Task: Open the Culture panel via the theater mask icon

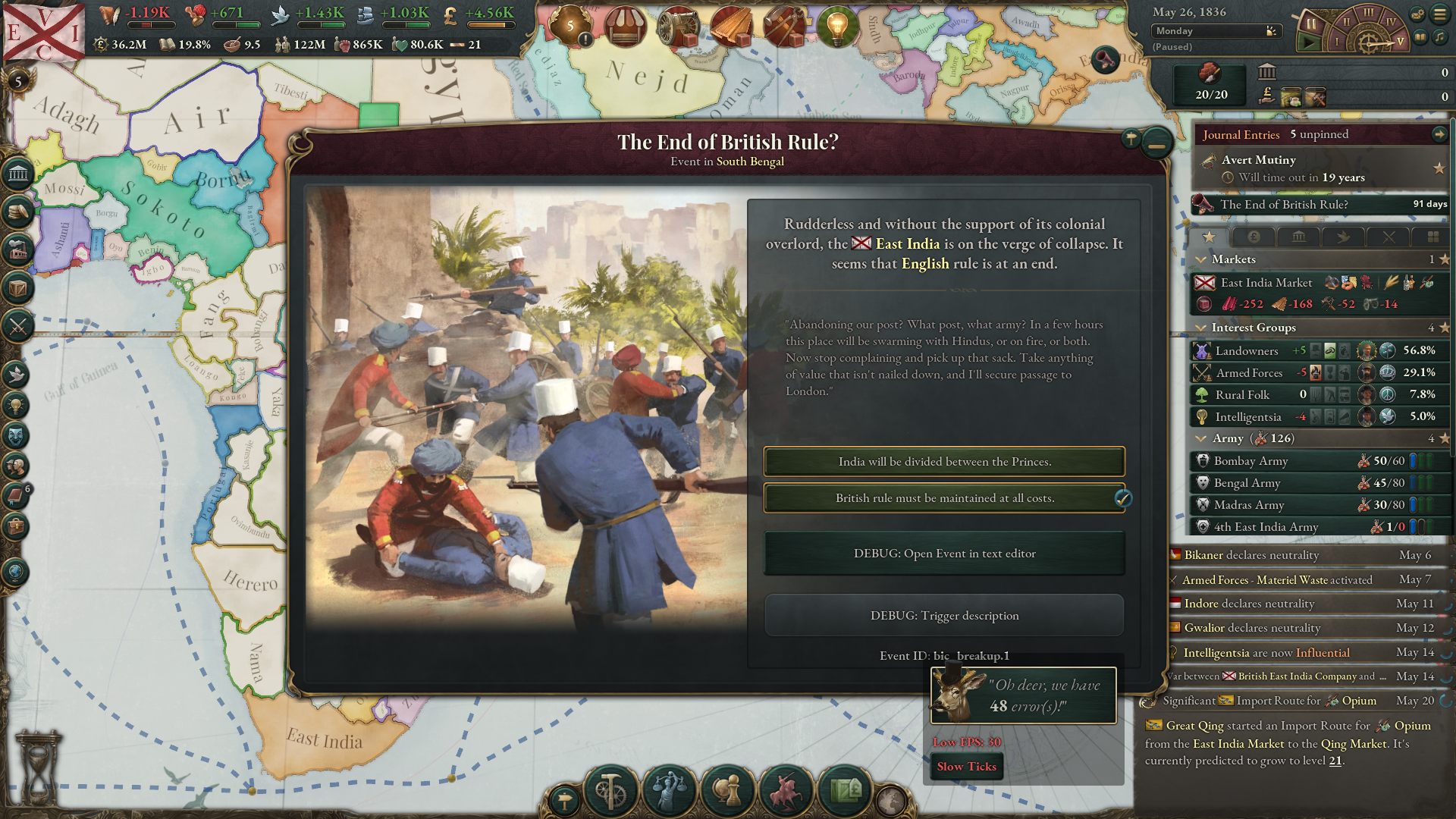Action: click(x=17, y=435)
